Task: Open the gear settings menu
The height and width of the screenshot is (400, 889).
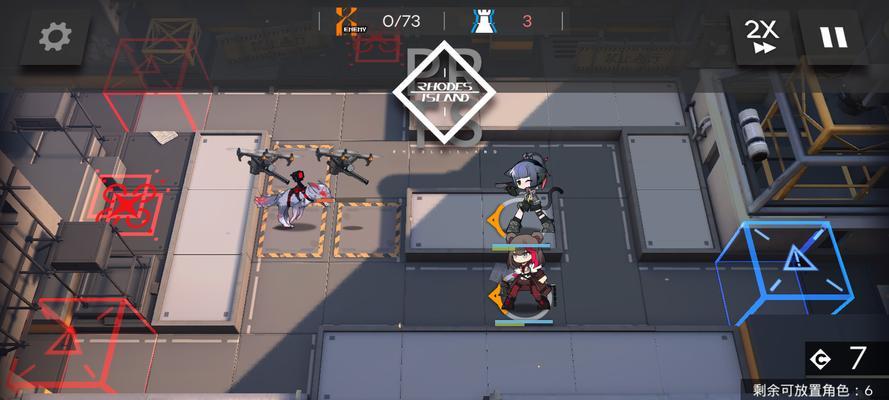Action: 55,37
